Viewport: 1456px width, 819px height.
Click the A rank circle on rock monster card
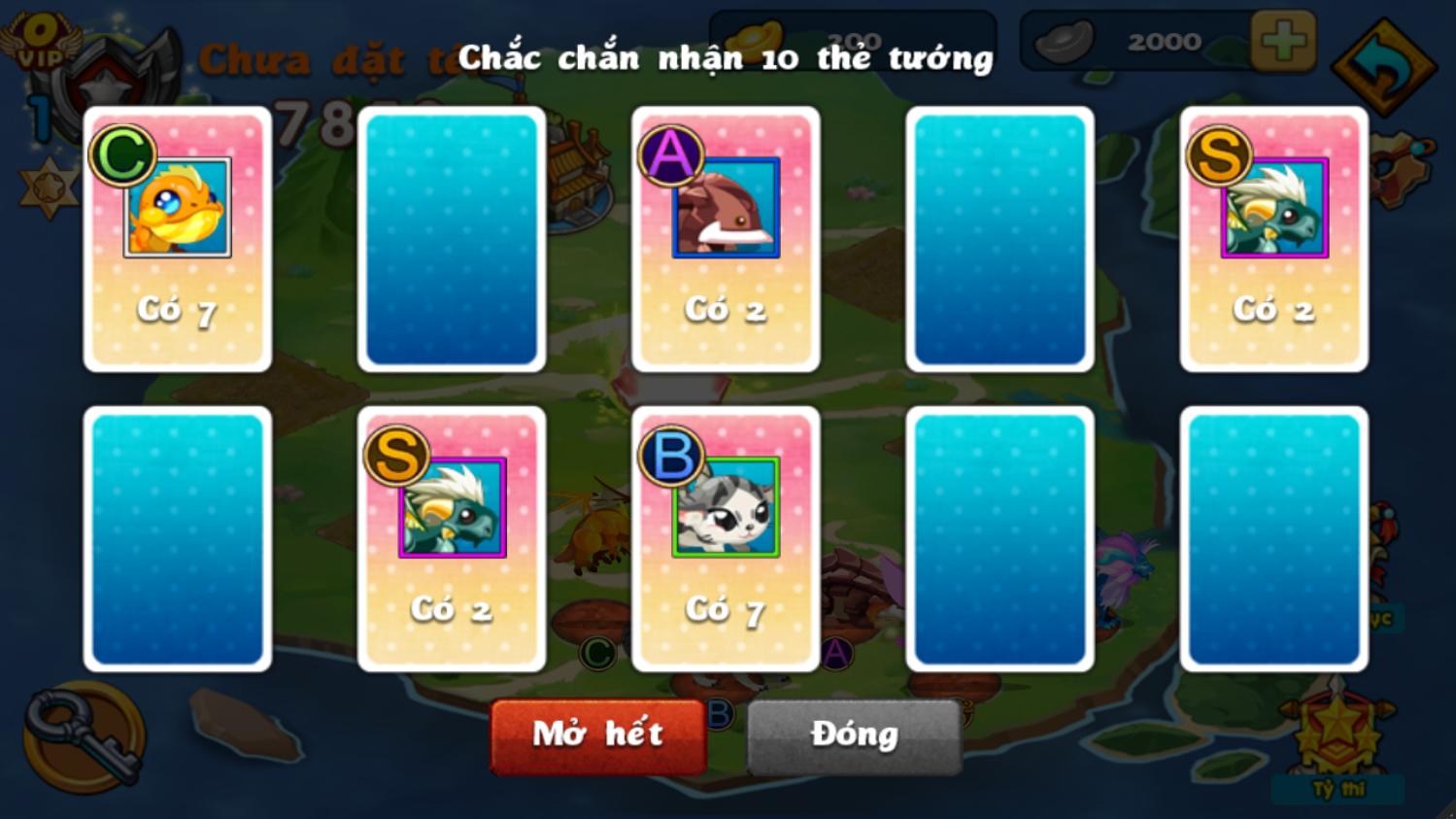tap(669, 154)
